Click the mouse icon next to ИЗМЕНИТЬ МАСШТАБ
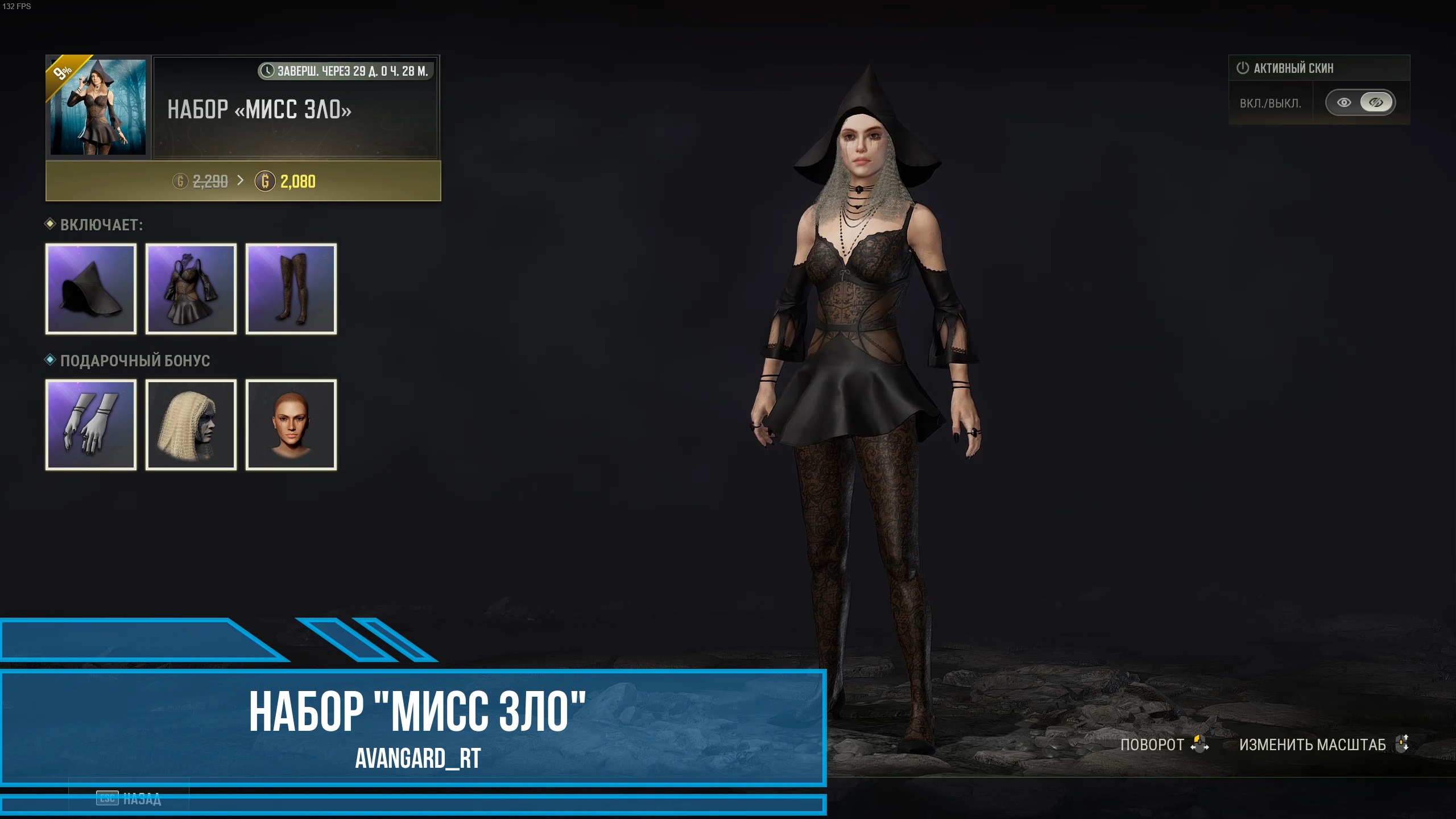The image size is (1456, 819). [x=1400, y=744]
